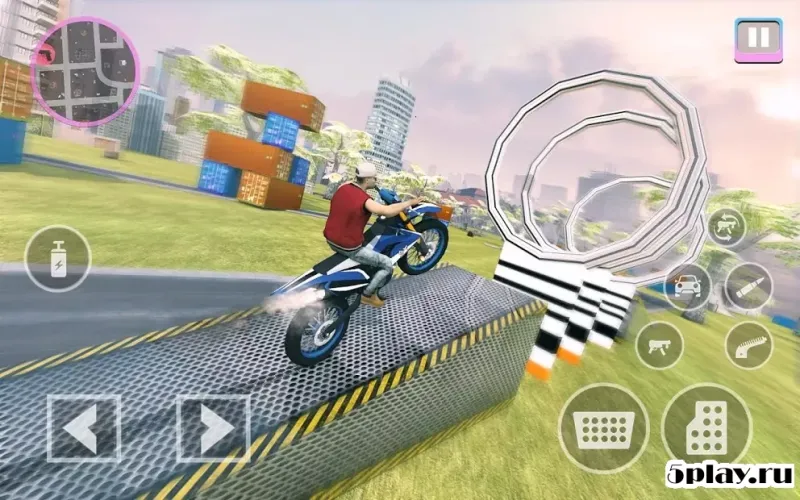This screenshot has width=800, height=500.
Task: Pause the game with the pause button
Action: point(759,40)
